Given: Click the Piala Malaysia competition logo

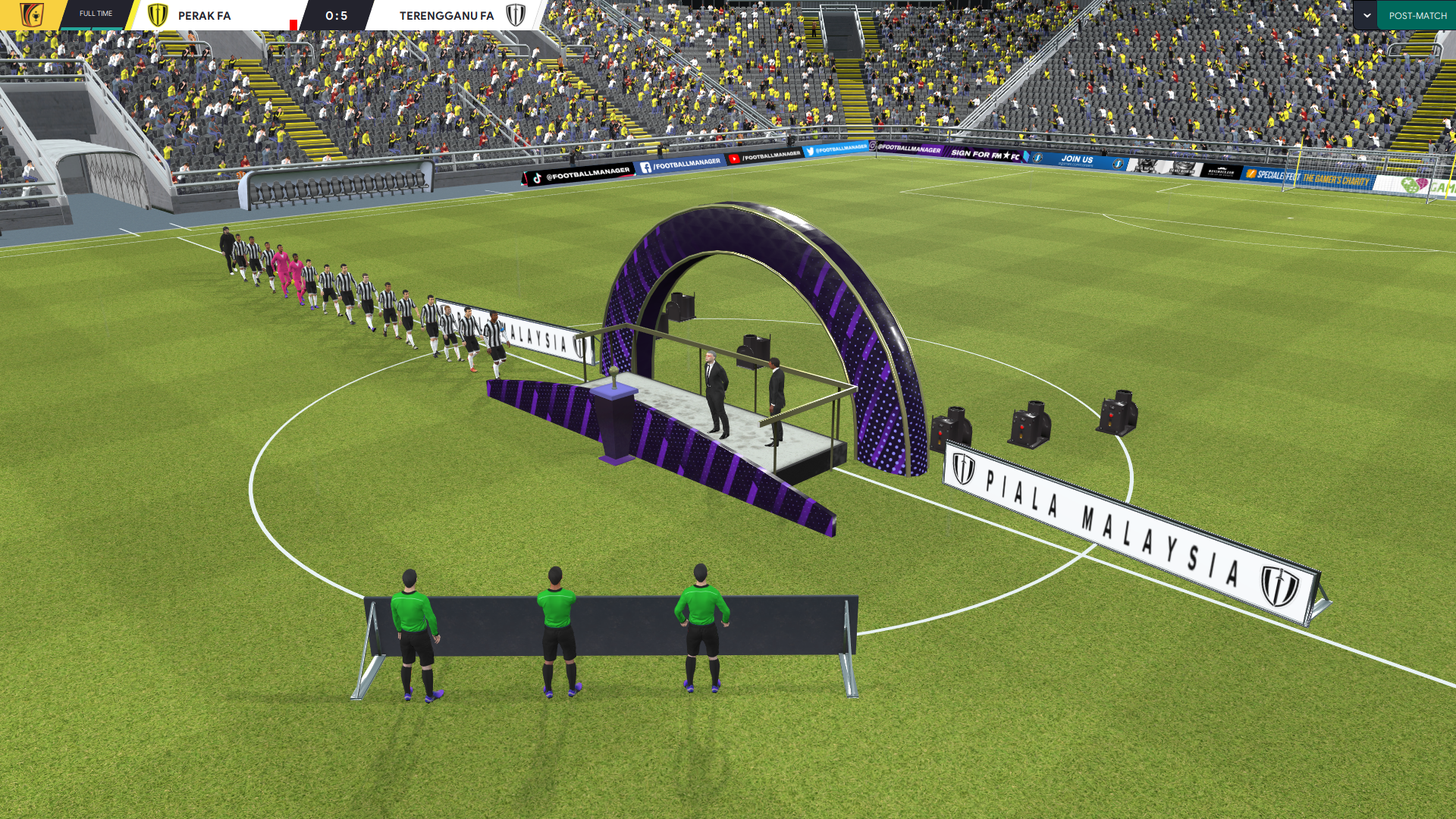Looking at the screenshot, I should coord(31,15).
